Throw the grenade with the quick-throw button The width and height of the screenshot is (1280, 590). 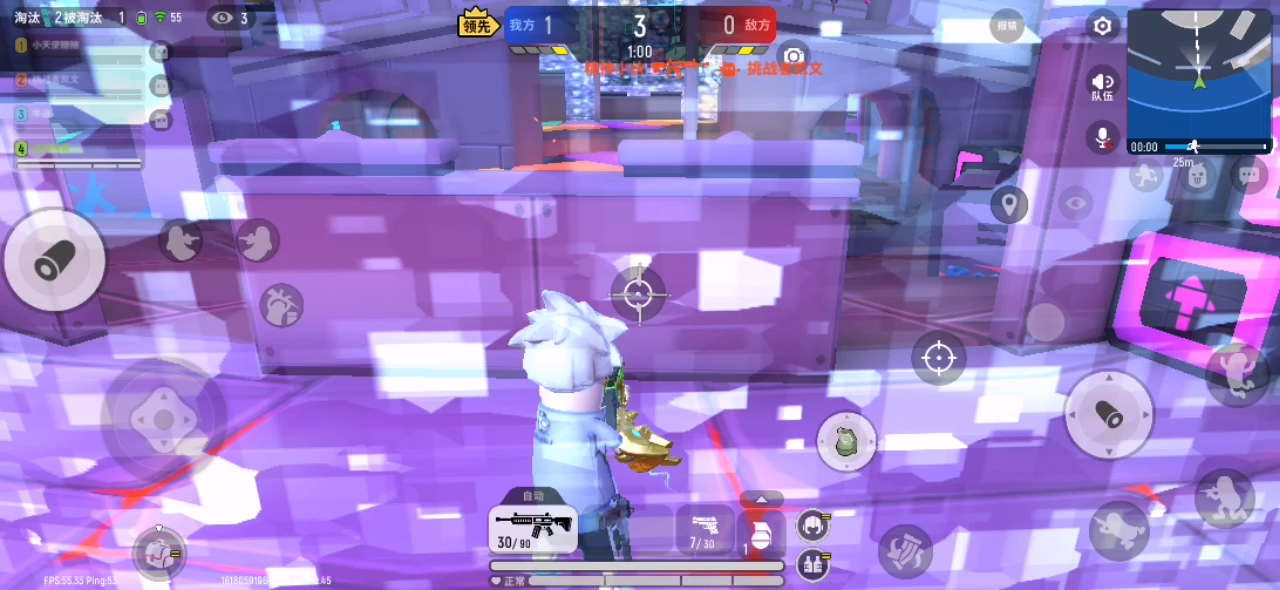[x=846, y=441]
